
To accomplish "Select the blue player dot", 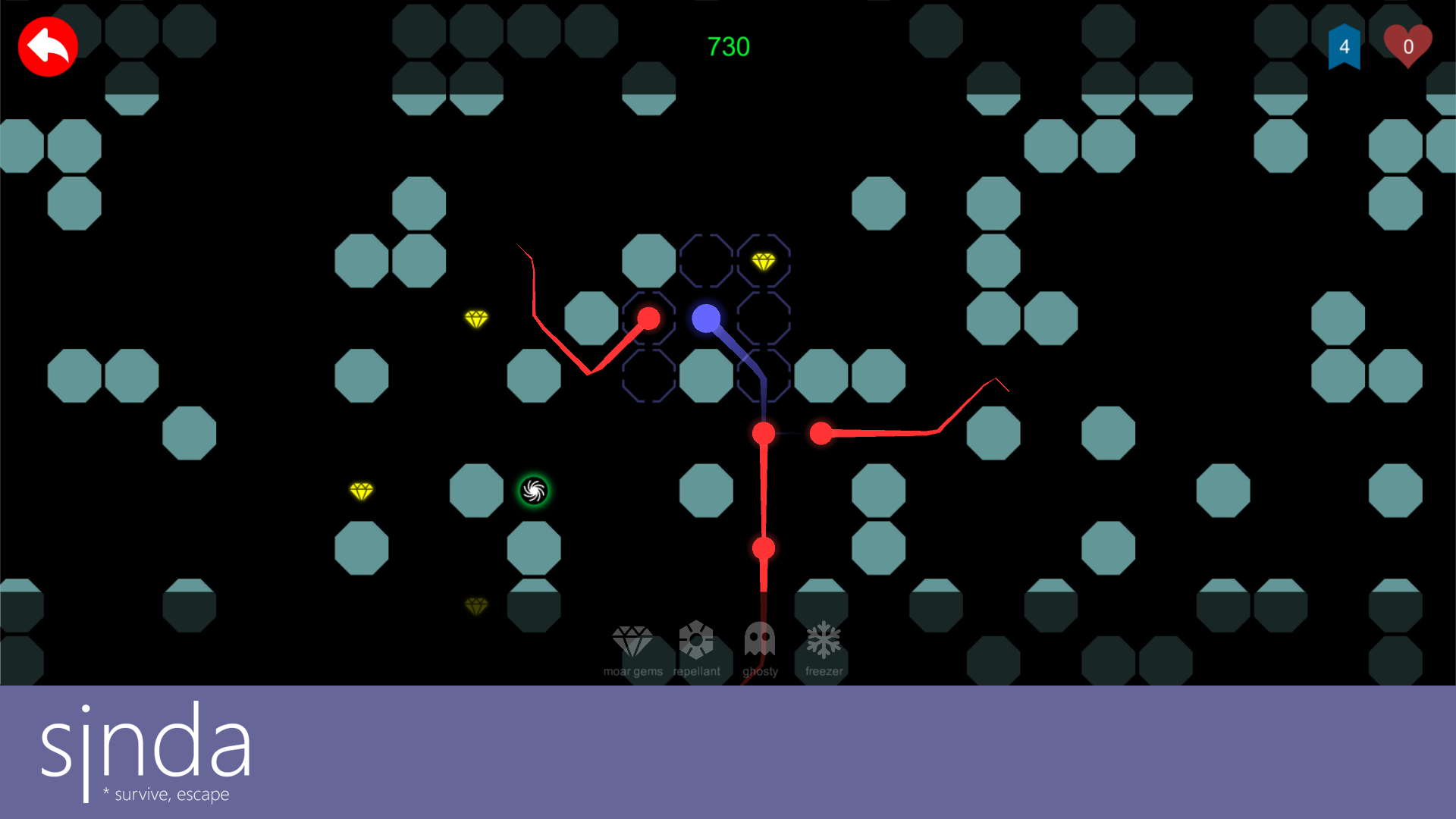I will [706, 319].
